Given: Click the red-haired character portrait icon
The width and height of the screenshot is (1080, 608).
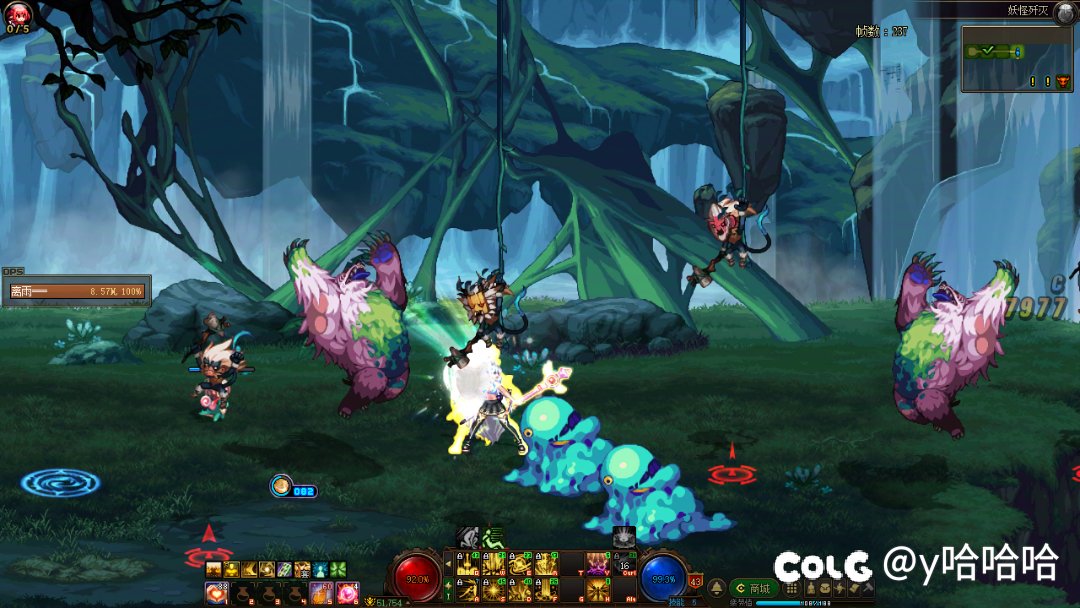Looking at the screenshot, I should [x=18, y=13].
